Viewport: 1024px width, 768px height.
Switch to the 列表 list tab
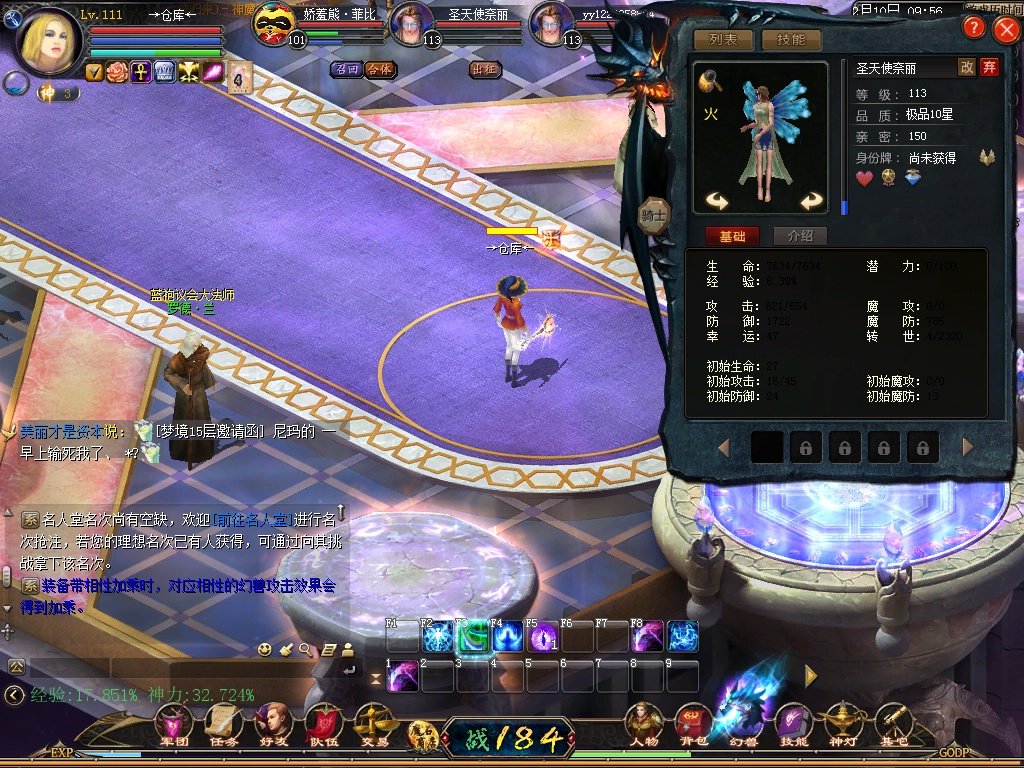point(724,40)
